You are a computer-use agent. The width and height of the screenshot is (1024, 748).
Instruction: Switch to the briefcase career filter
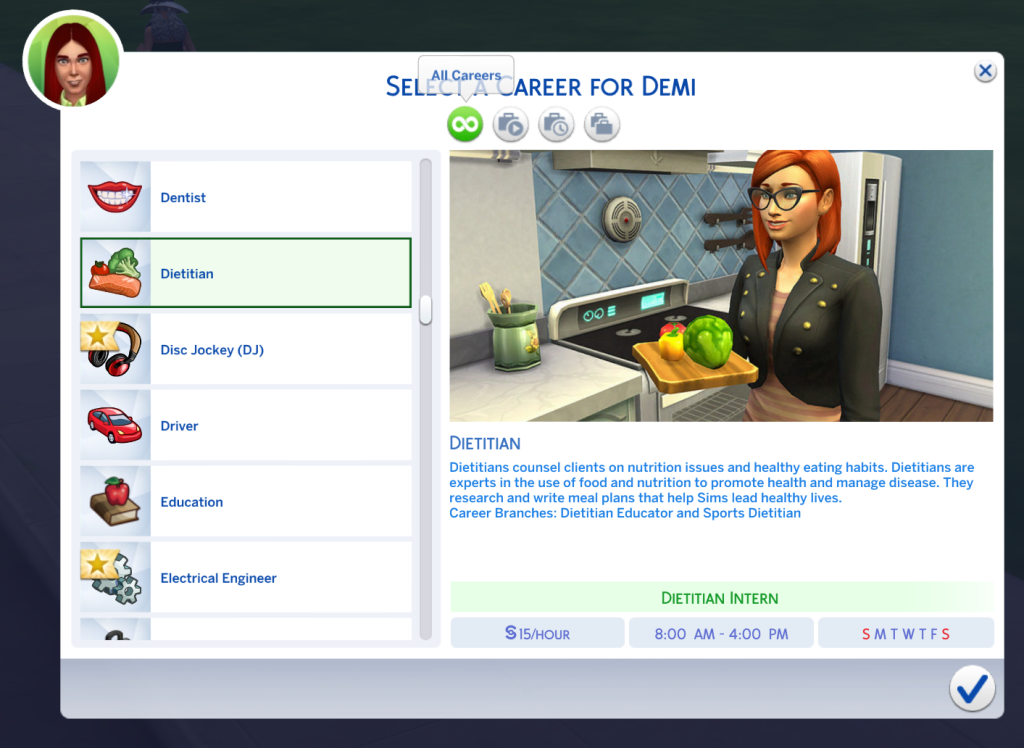[602, 125]
